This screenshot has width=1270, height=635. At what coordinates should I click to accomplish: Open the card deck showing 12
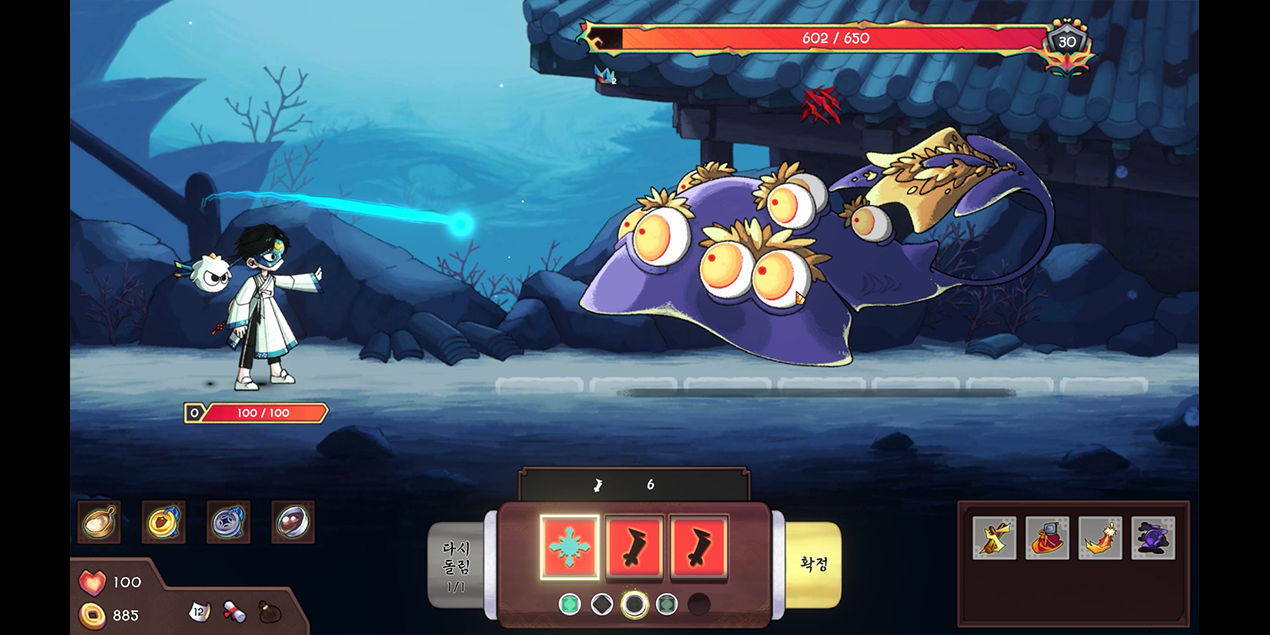(199, 611)
